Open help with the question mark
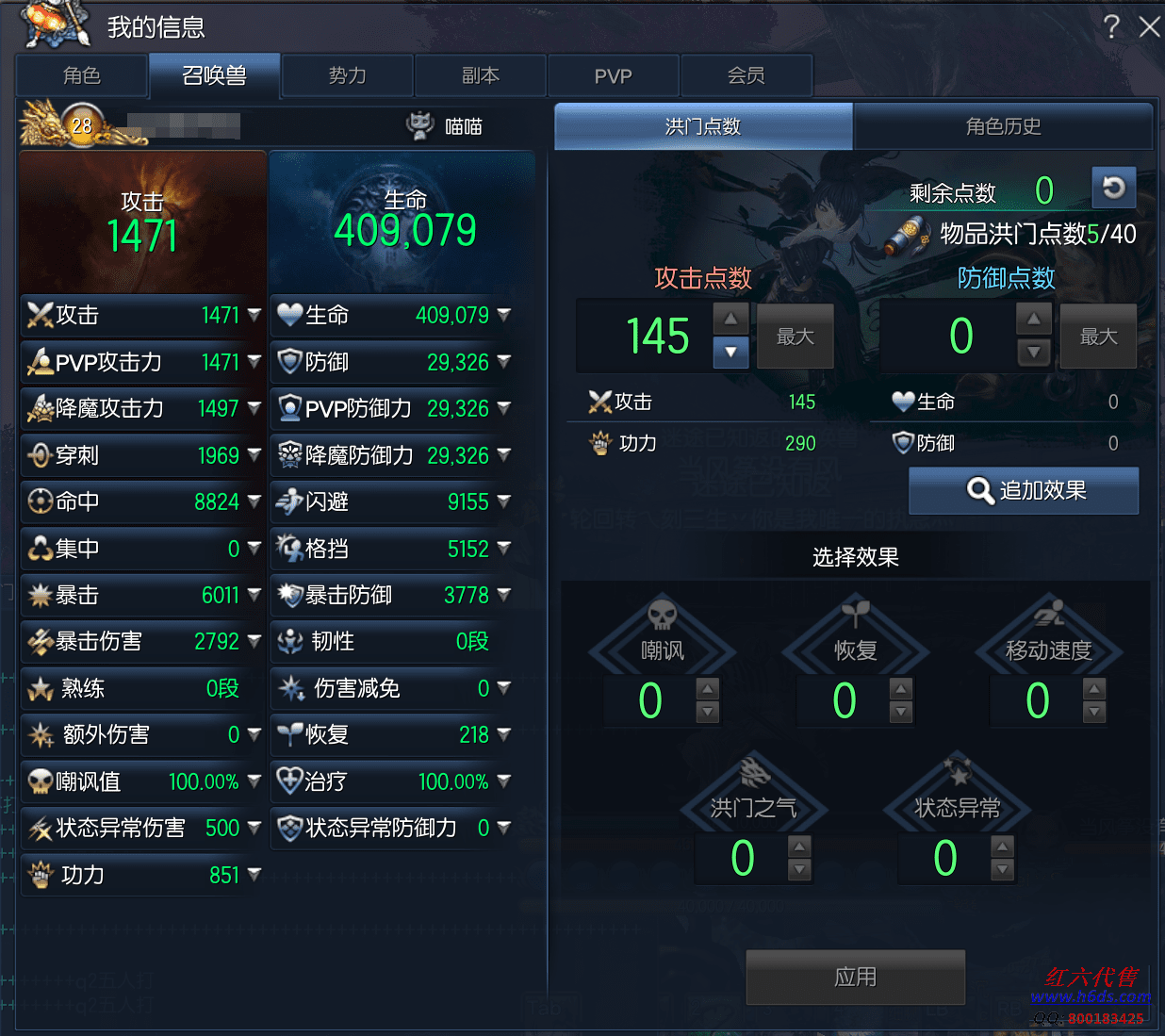Screen dimensions: 1165x1036 (x=1112, y=26)
